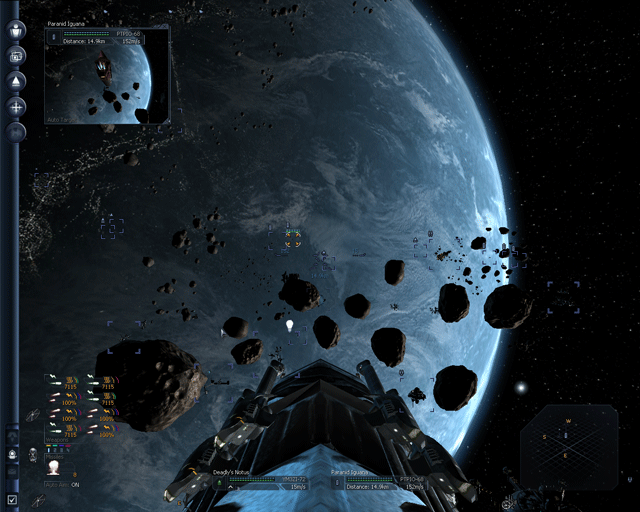640x512 pixels.
Task: Toggle the Auto Aim setting
Action: pyautogui.click(x=61, y=484)
